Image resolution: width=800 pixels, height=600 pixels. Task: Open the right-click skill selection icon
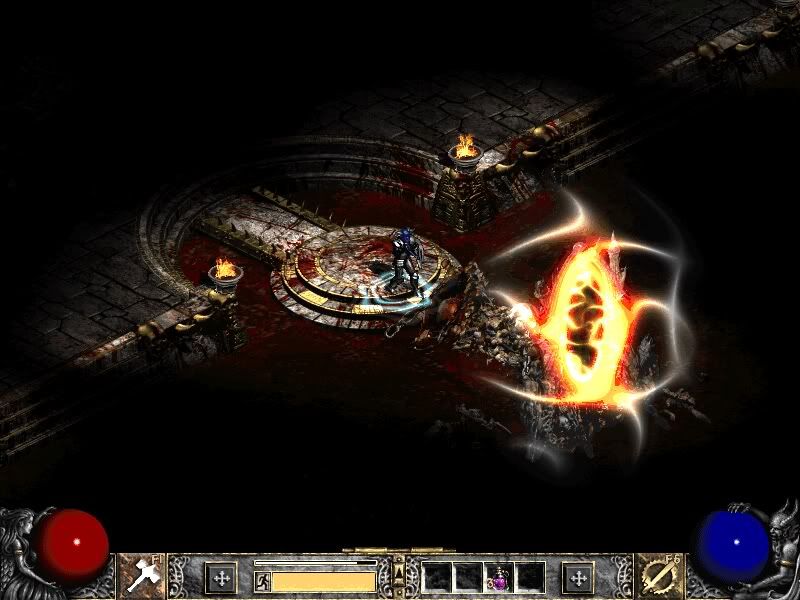(658, 577)
